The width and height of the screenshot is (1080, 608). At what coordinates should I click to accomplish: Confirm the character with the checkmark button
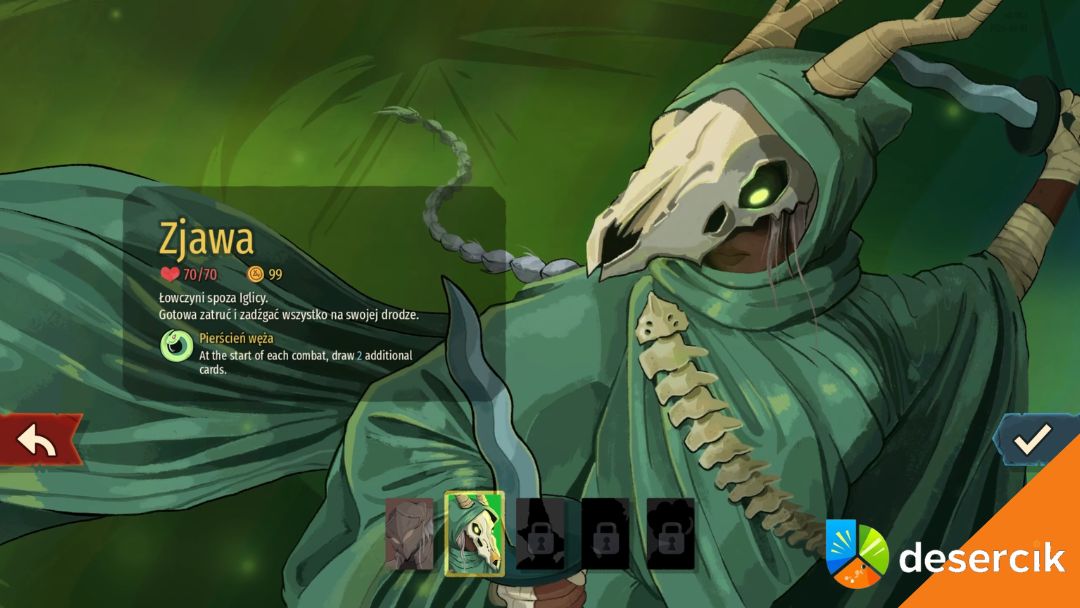[x=1033, y=438]
